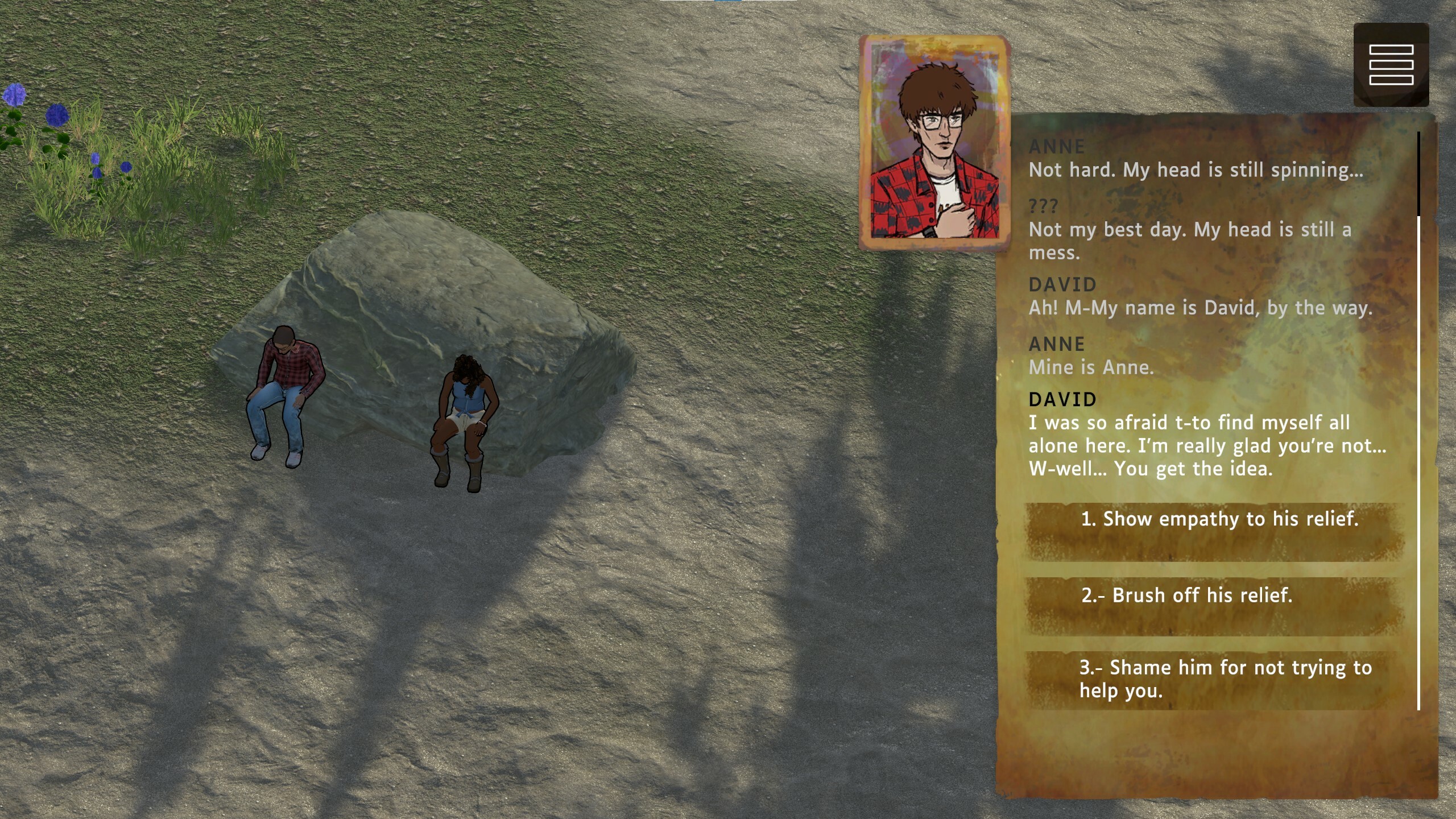1456x819 pixels.
Task: Click the ??? speaker label in the dialogue
Action: click(x=1044, y=206)
